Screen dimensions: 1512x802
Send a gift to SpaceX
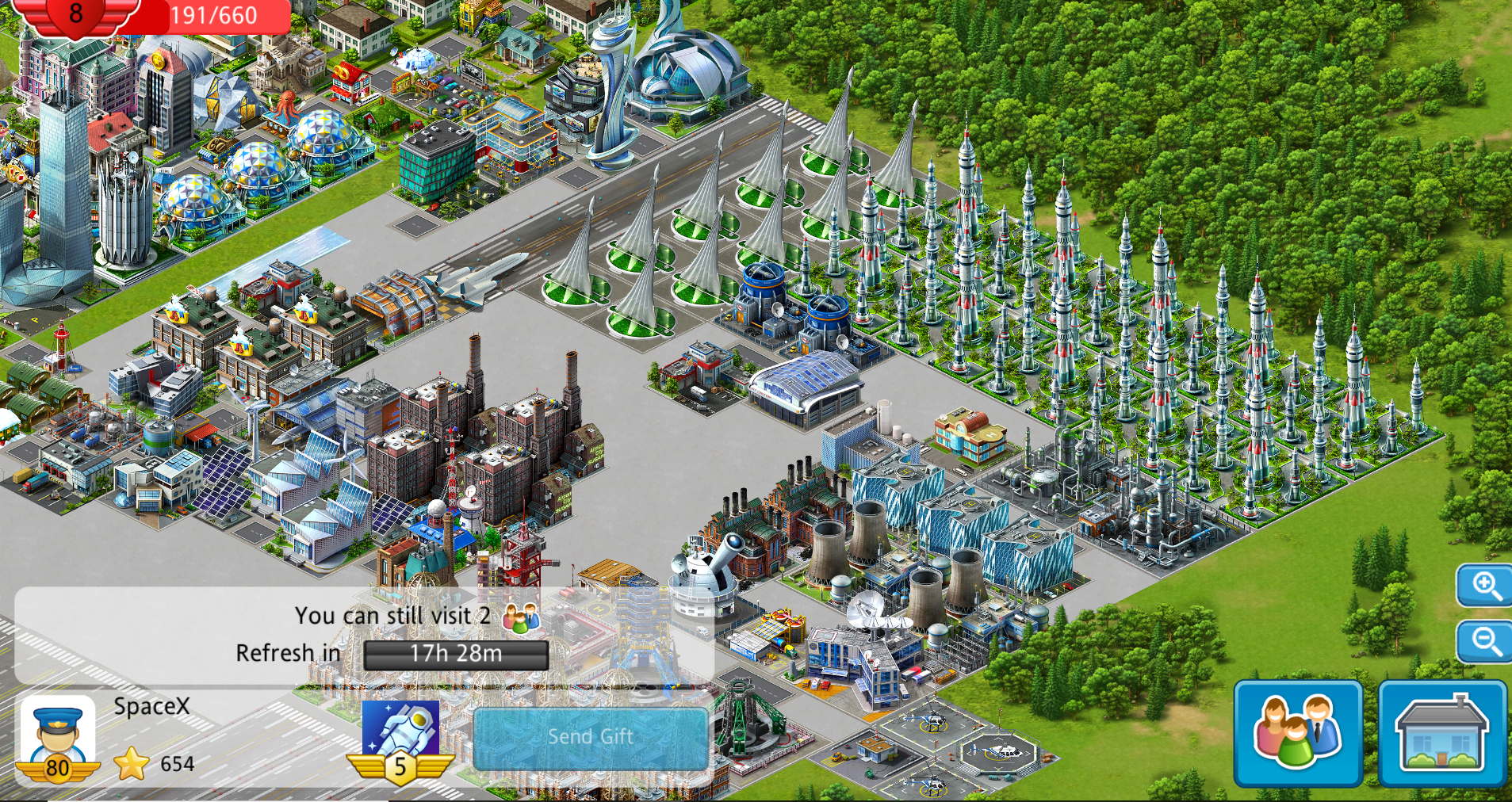pyautogui.click(x=591, y=737)
